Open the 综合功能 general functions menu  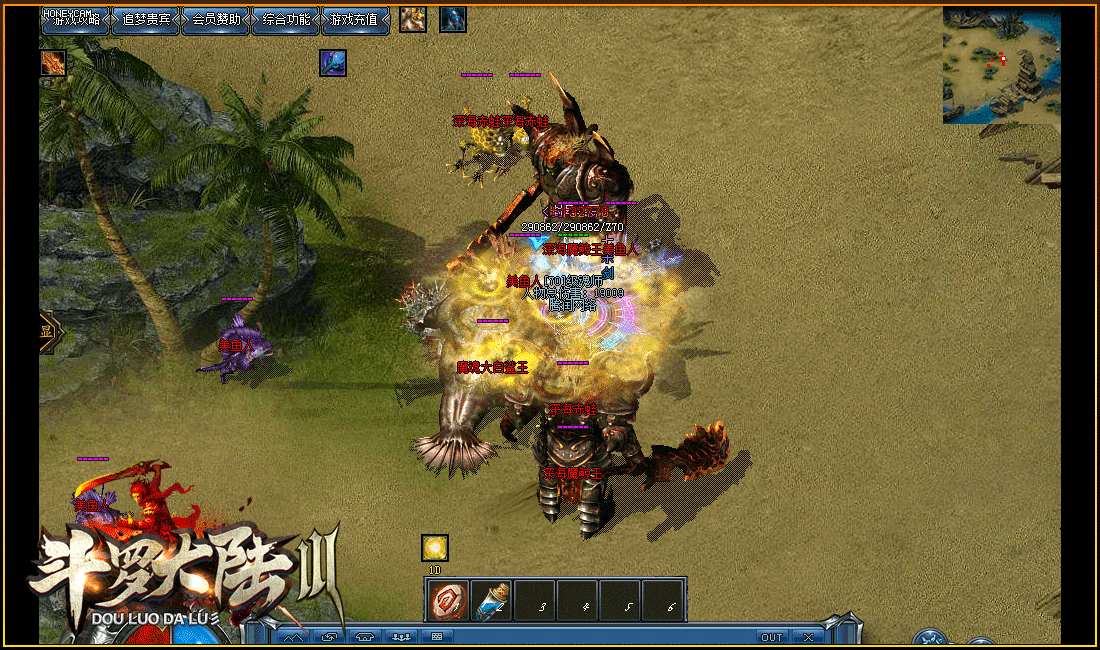[x=285, y=20]
